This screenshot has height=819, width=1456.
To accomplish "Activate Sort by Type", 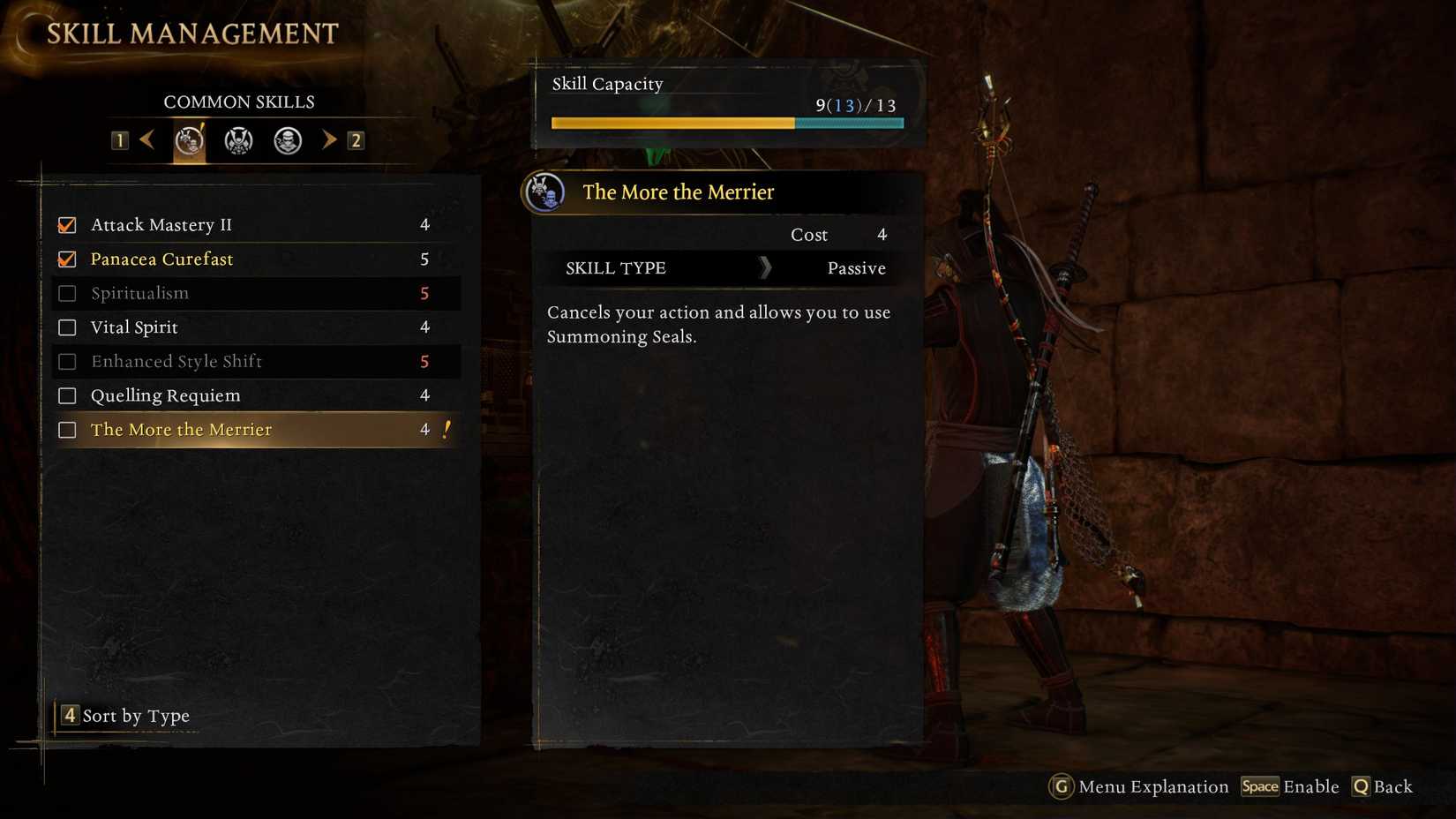I will click(x=136, y=716).
